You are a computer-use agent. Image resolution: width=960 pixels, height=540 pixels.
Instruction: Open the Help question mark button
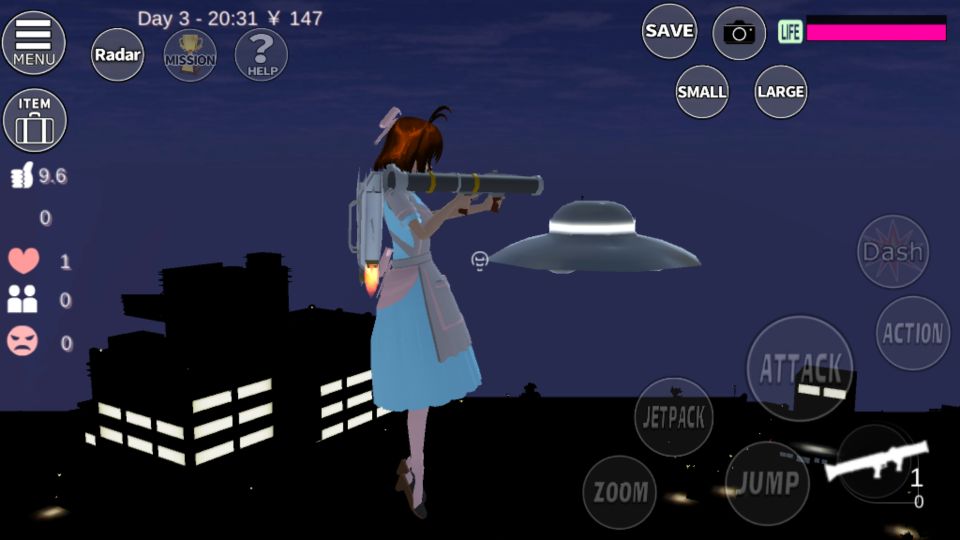261,54
